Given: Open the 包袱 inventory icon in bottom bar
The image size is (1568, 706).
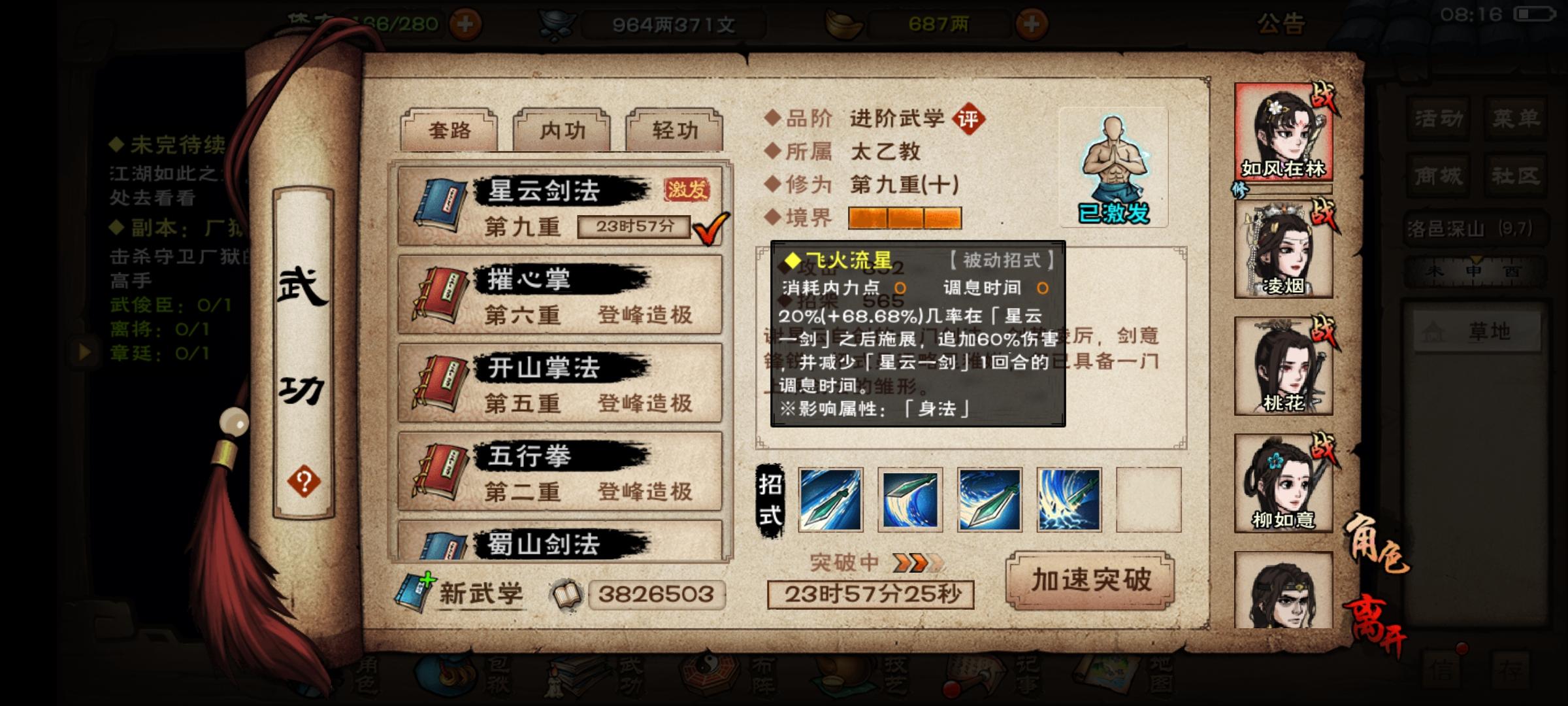Looking at the screenshot, I should point(446,677).
